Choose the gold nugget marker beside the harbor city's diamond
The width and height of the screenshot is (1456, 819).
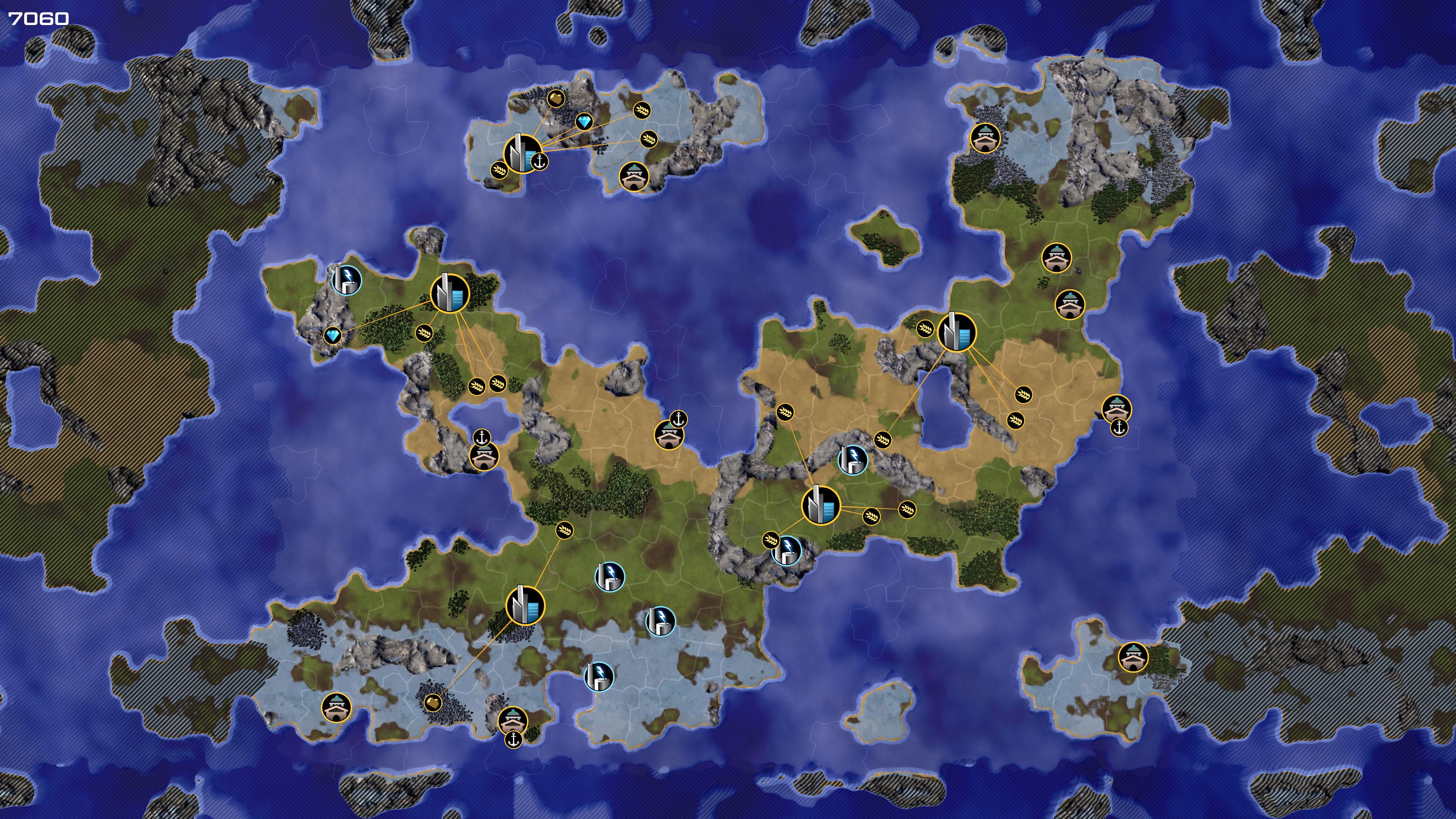(556, 99)
